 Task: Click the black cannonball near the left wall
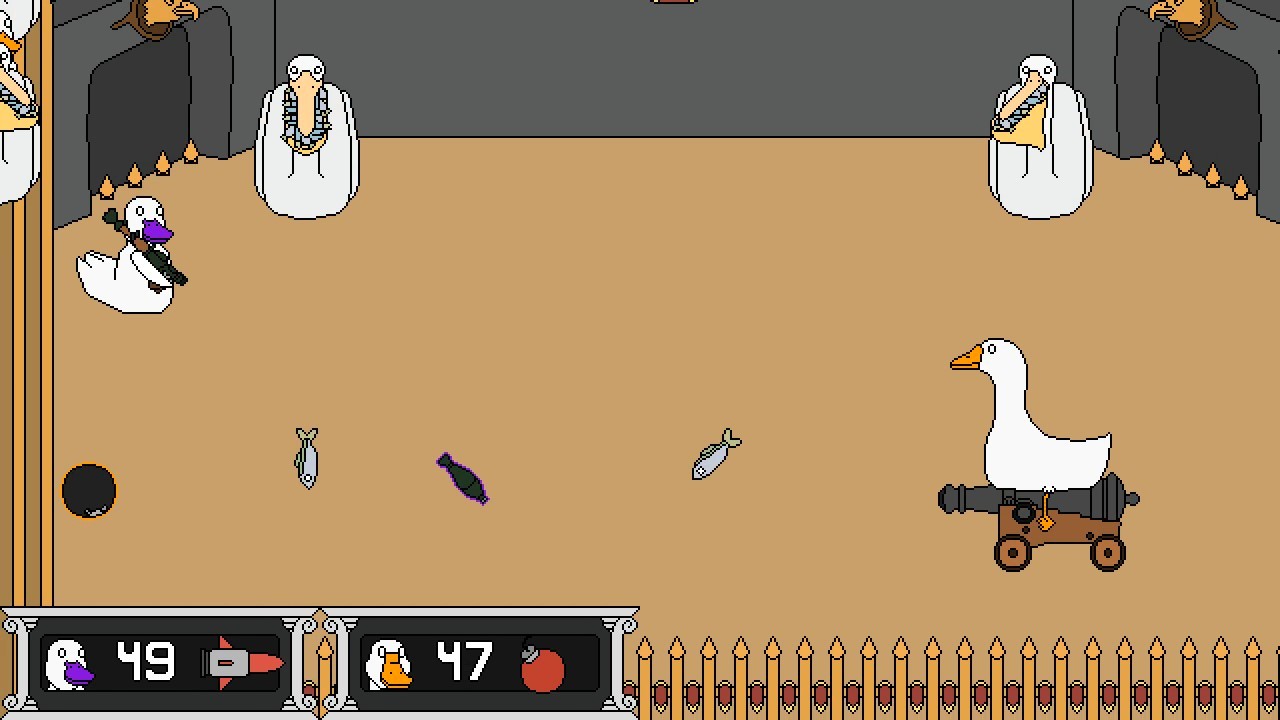[90, 490]
